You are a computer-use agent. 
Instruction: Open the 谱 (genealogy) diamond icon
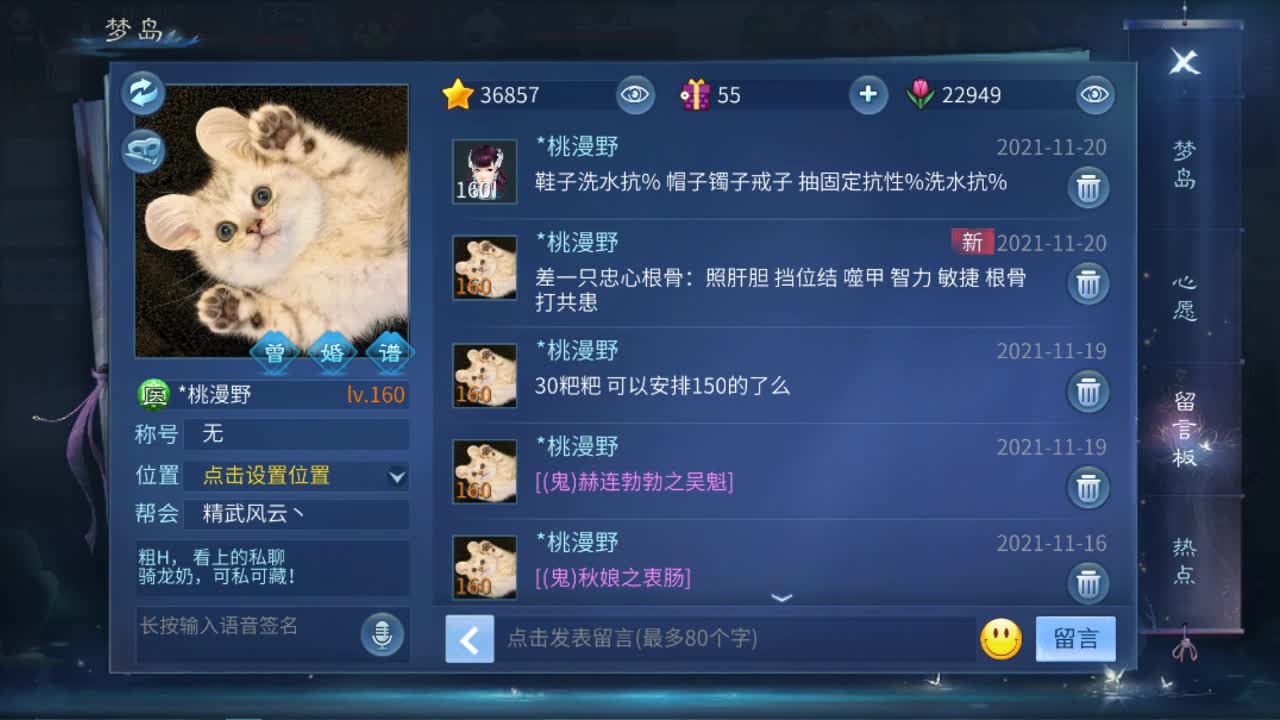pyautogui.click(x=391, y=352)
